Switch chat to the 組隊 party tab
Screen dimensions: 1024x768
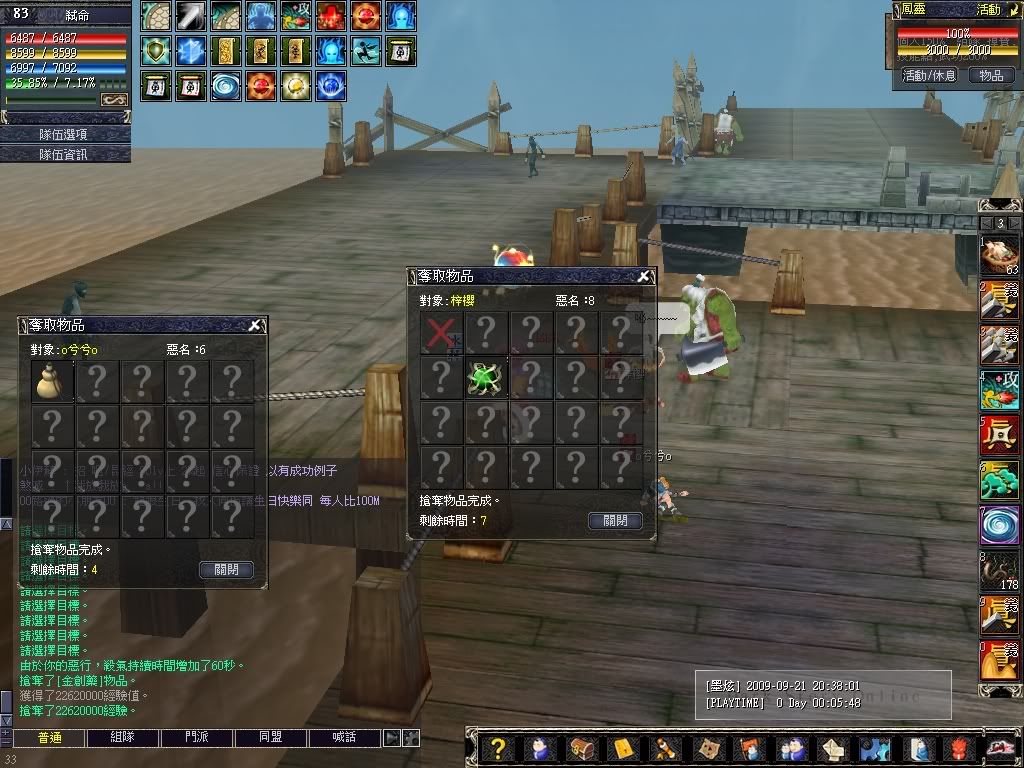tap(123, 738)
